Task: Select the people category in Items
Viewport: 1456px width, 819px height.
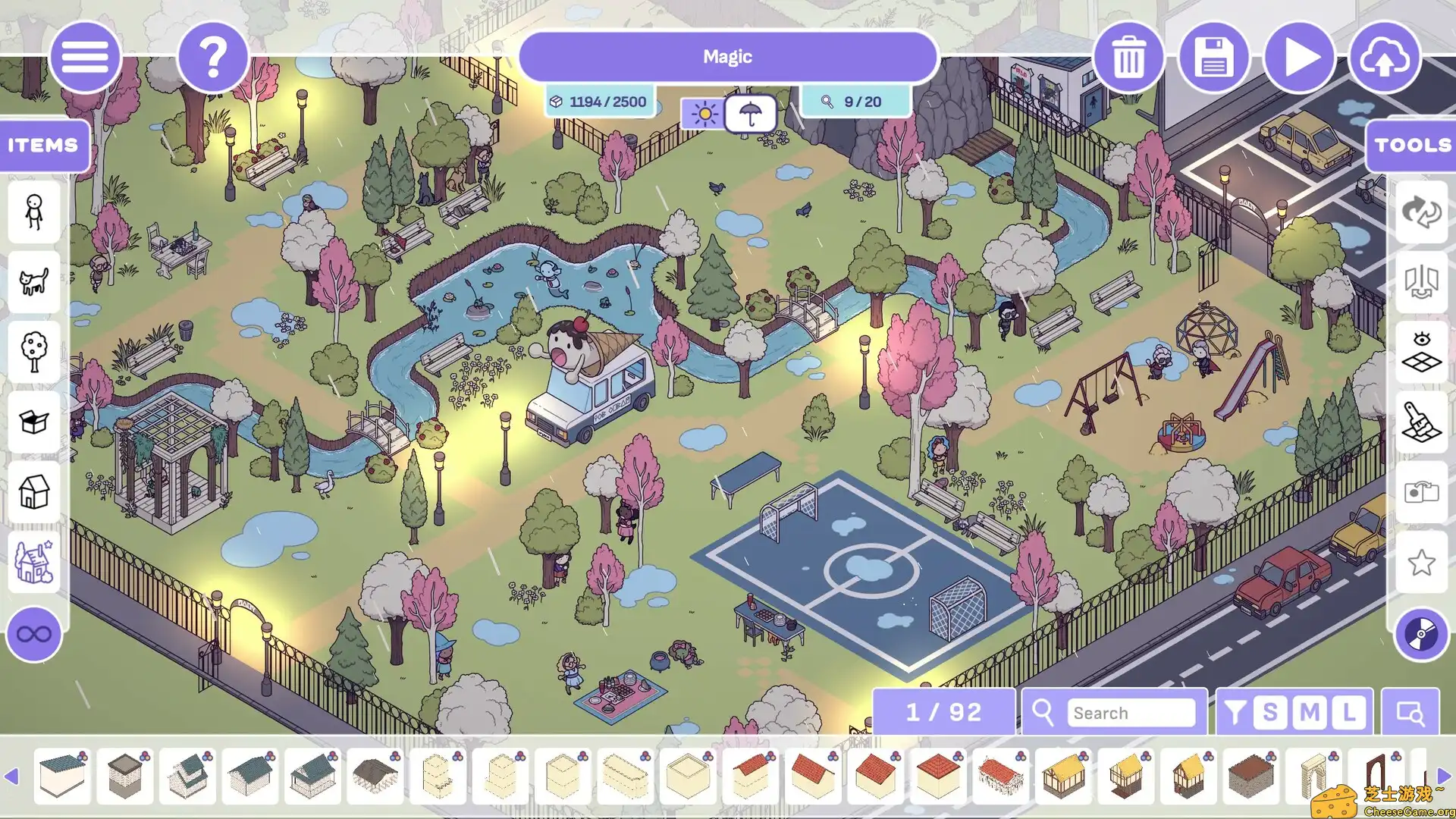Action: [x=33, y=213]
